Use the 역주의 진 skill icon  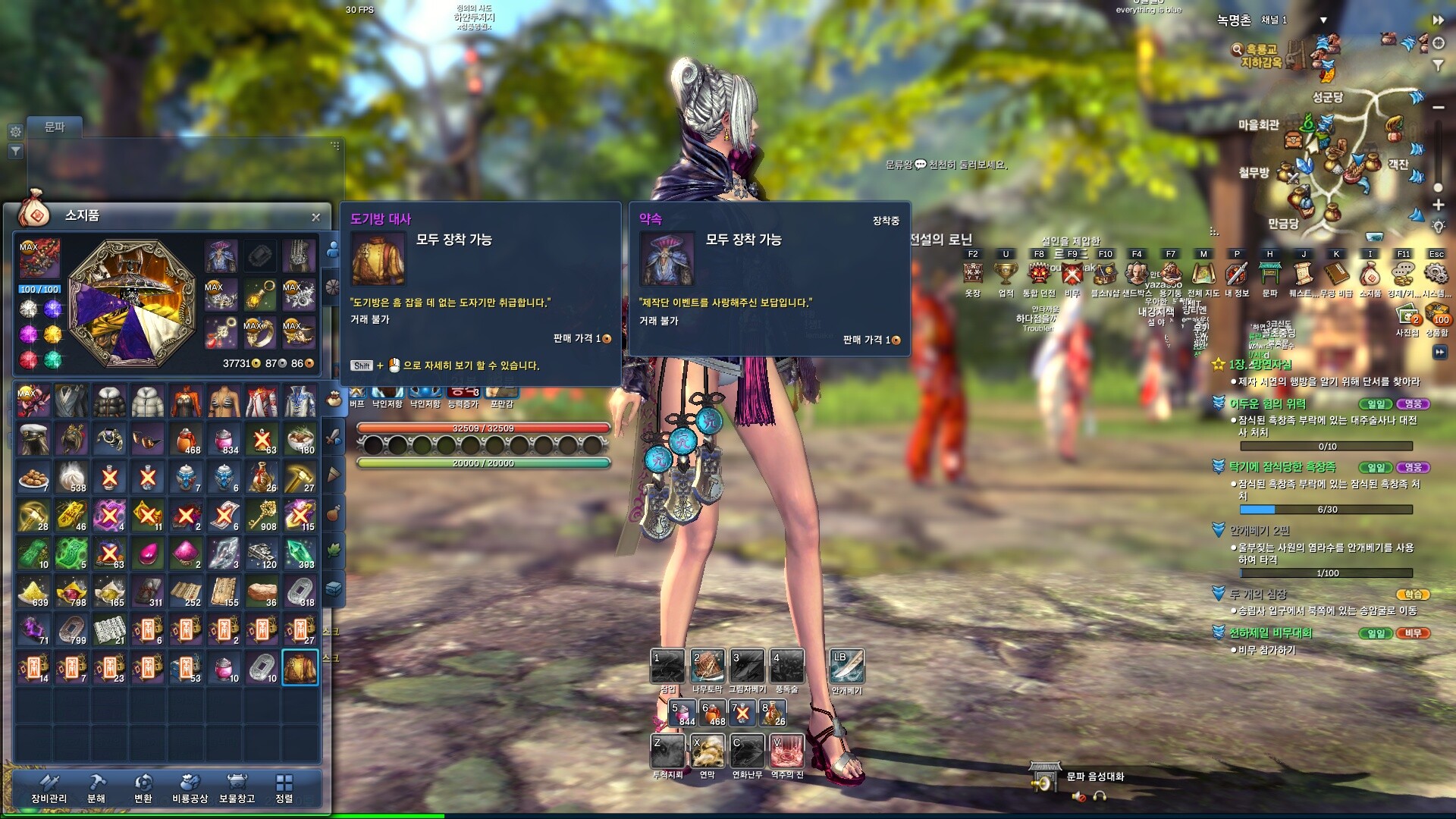(x=787, y=752)
